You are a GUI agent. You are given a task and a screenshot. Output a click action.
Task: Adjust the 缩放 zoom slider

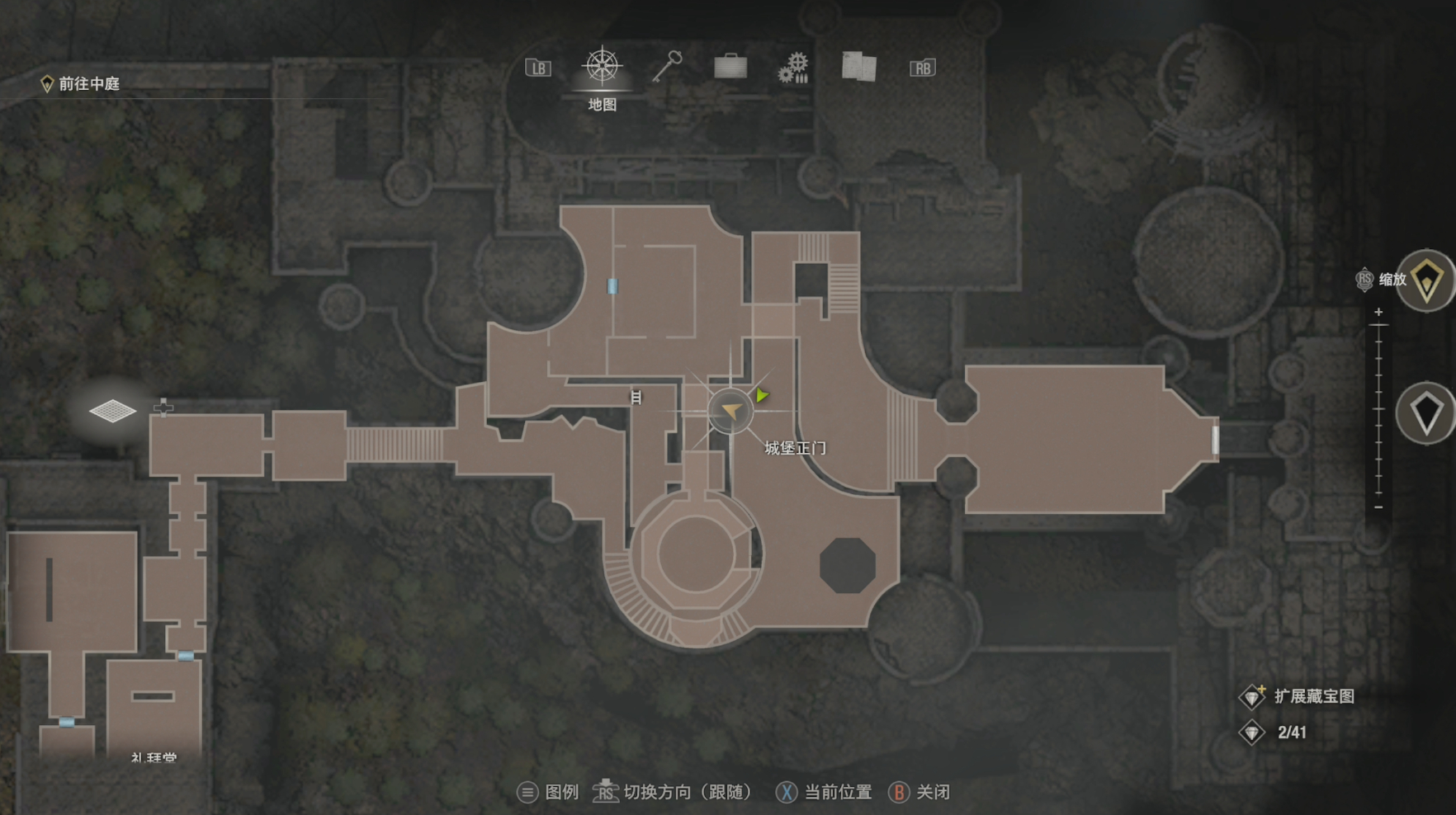[x=1378, y=410]
